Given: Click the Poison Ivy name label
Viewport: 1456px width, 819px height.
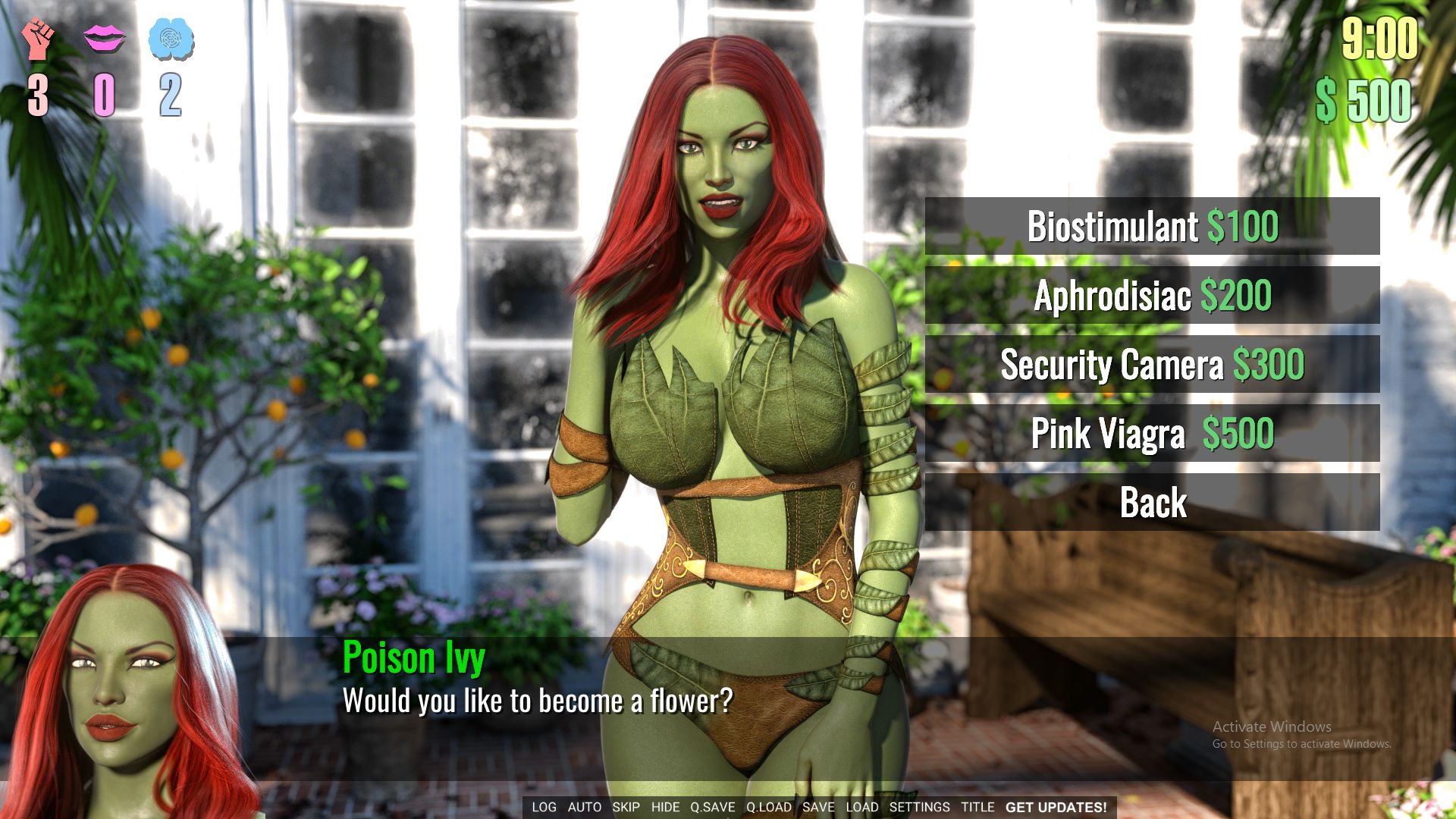Looking at the screenshot, I should (x=414, y=659).
